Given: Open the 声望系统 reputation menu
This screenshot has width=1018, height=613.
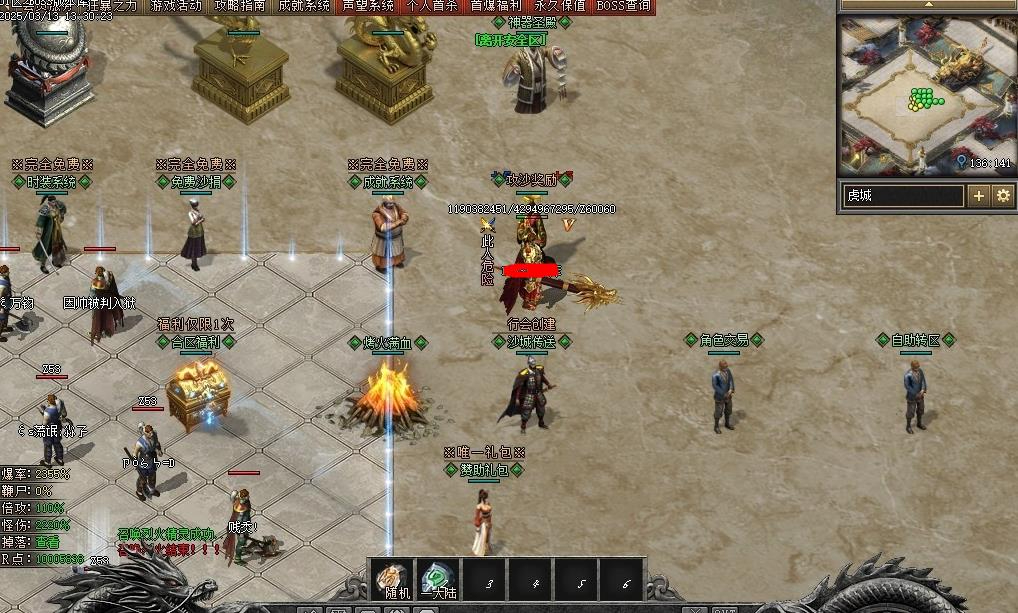Looking at the screenshot, I should click(x=368, y=6).
